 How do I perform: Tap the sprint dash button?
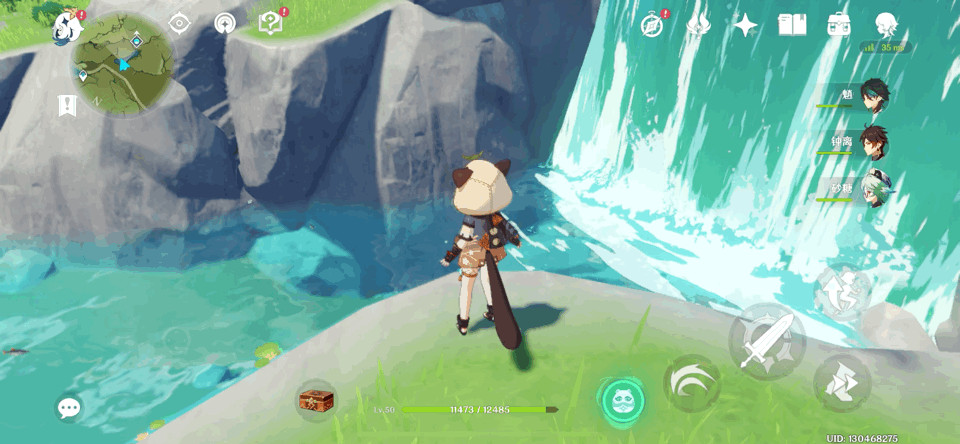click(x=841, y=382)
